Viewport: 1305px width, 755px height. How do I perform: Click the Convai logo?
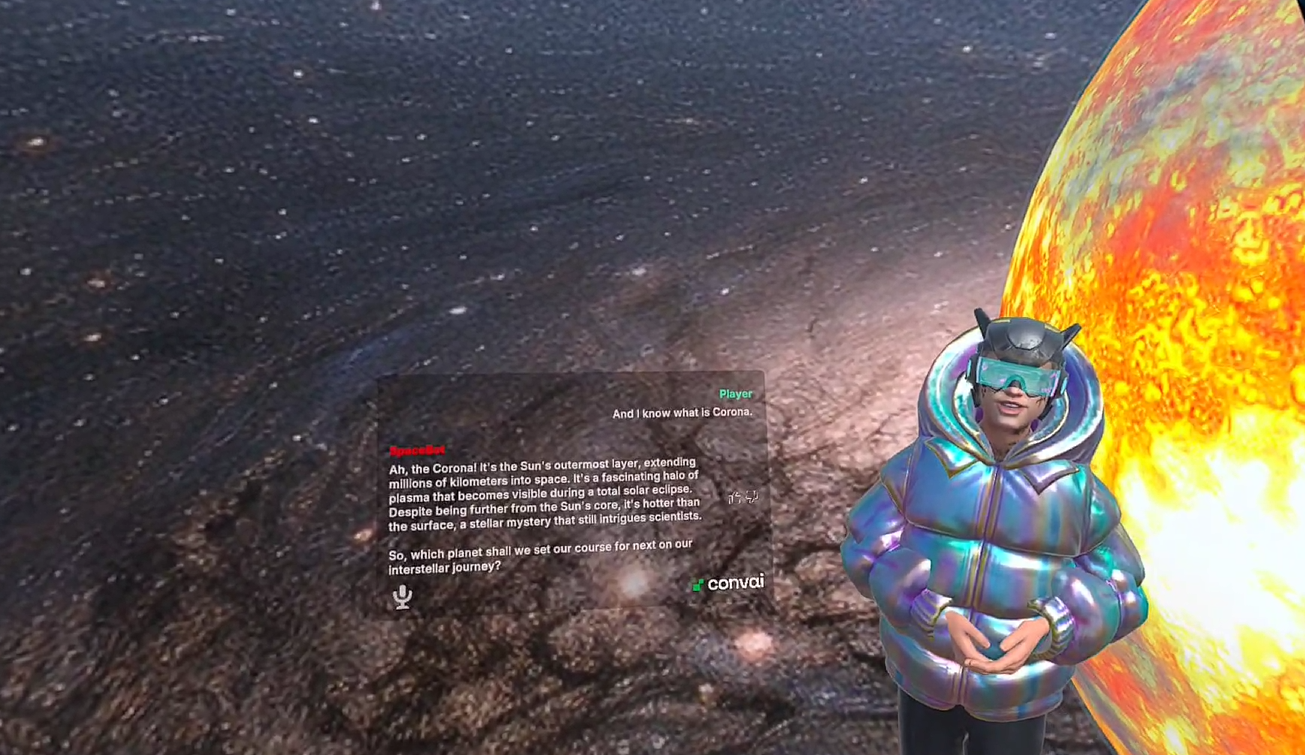(729, 582)
